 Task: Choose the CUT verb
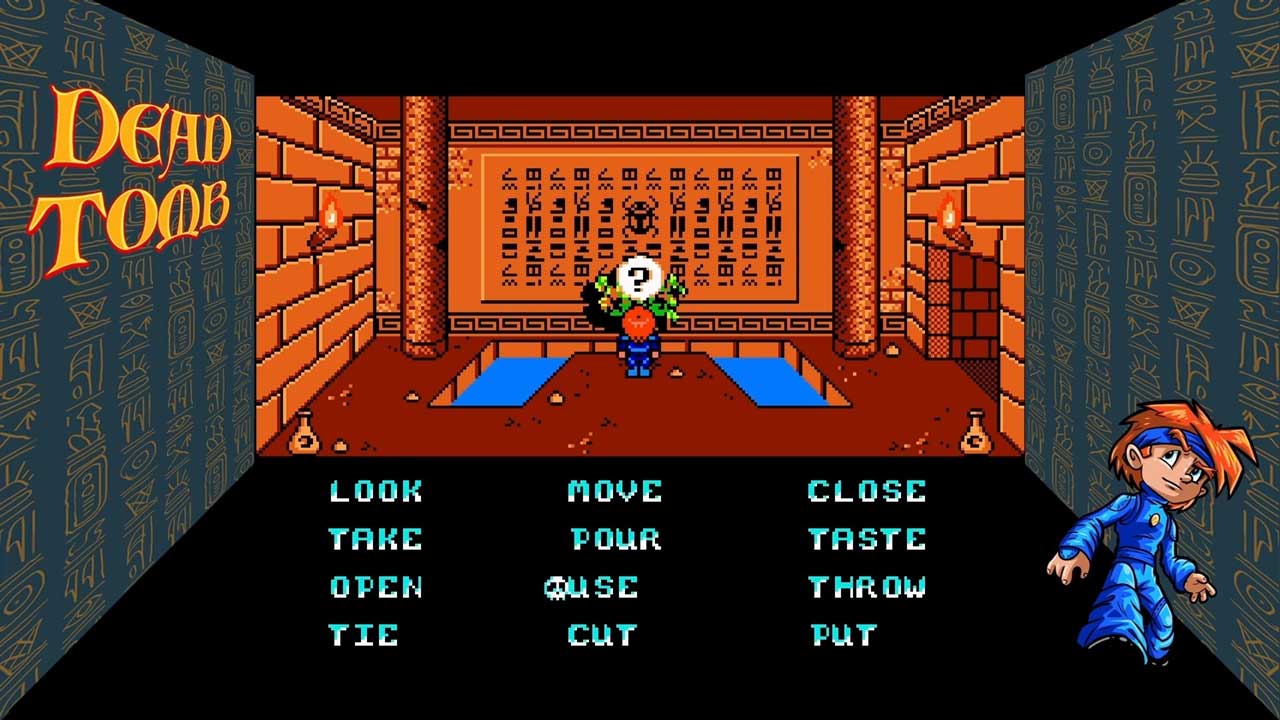pyautogui.click(x=603, y=635)
